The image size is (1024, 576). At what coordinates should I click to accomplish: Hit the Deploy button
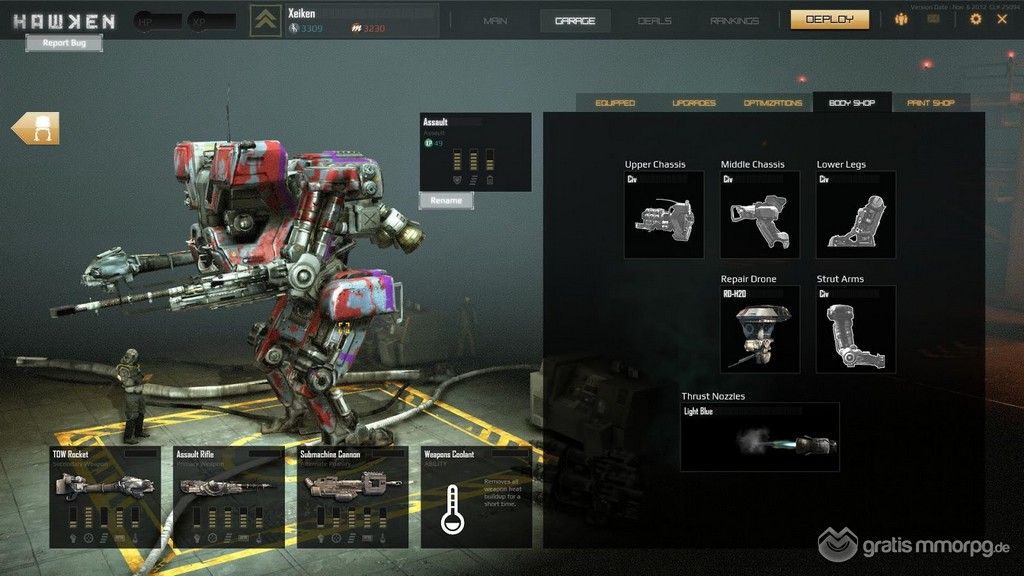pyautogui.click(x=829, y=19)
